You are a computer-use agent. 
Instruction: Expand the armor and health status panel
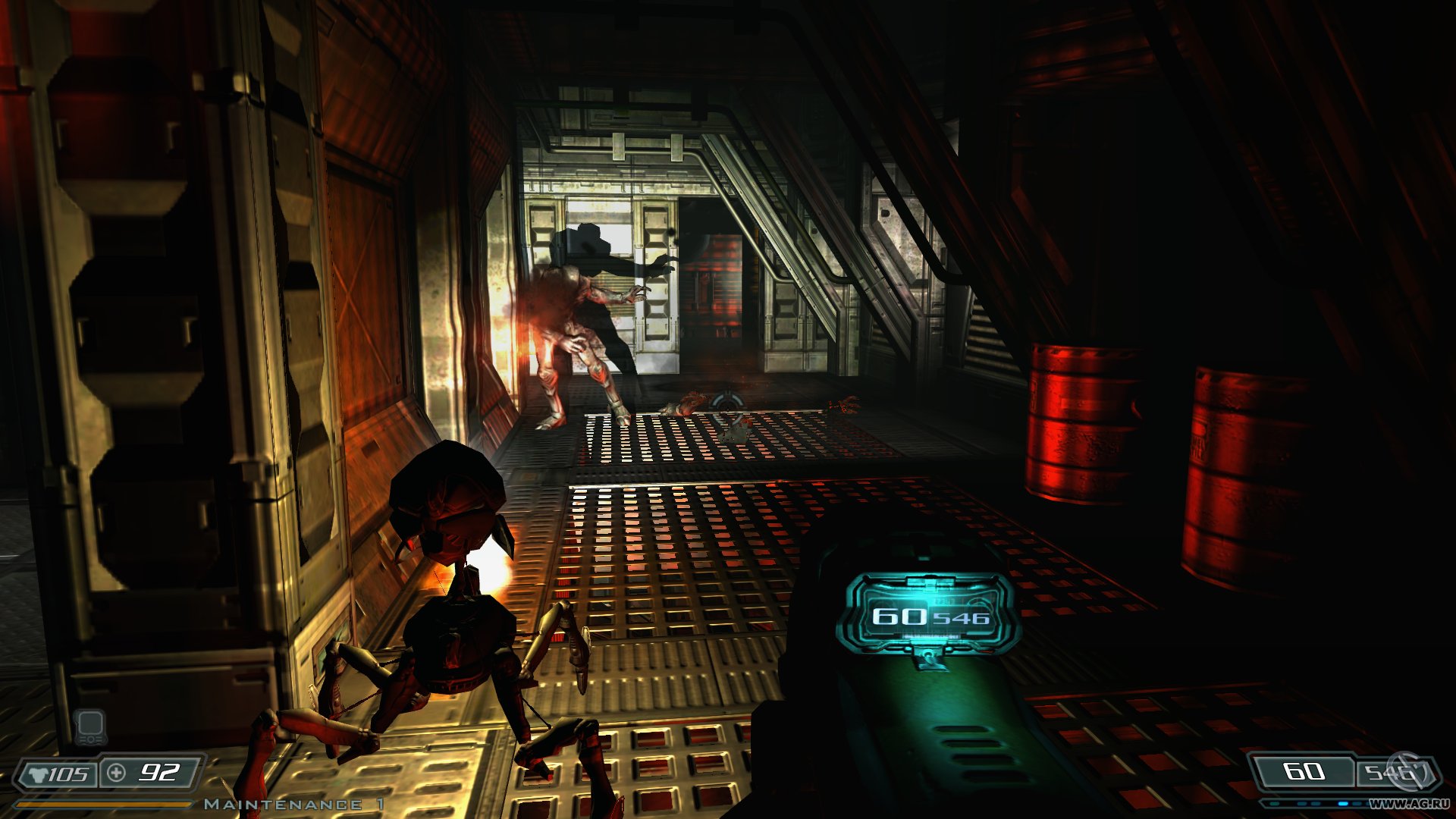pyautogui.click(x=110, y=773)
